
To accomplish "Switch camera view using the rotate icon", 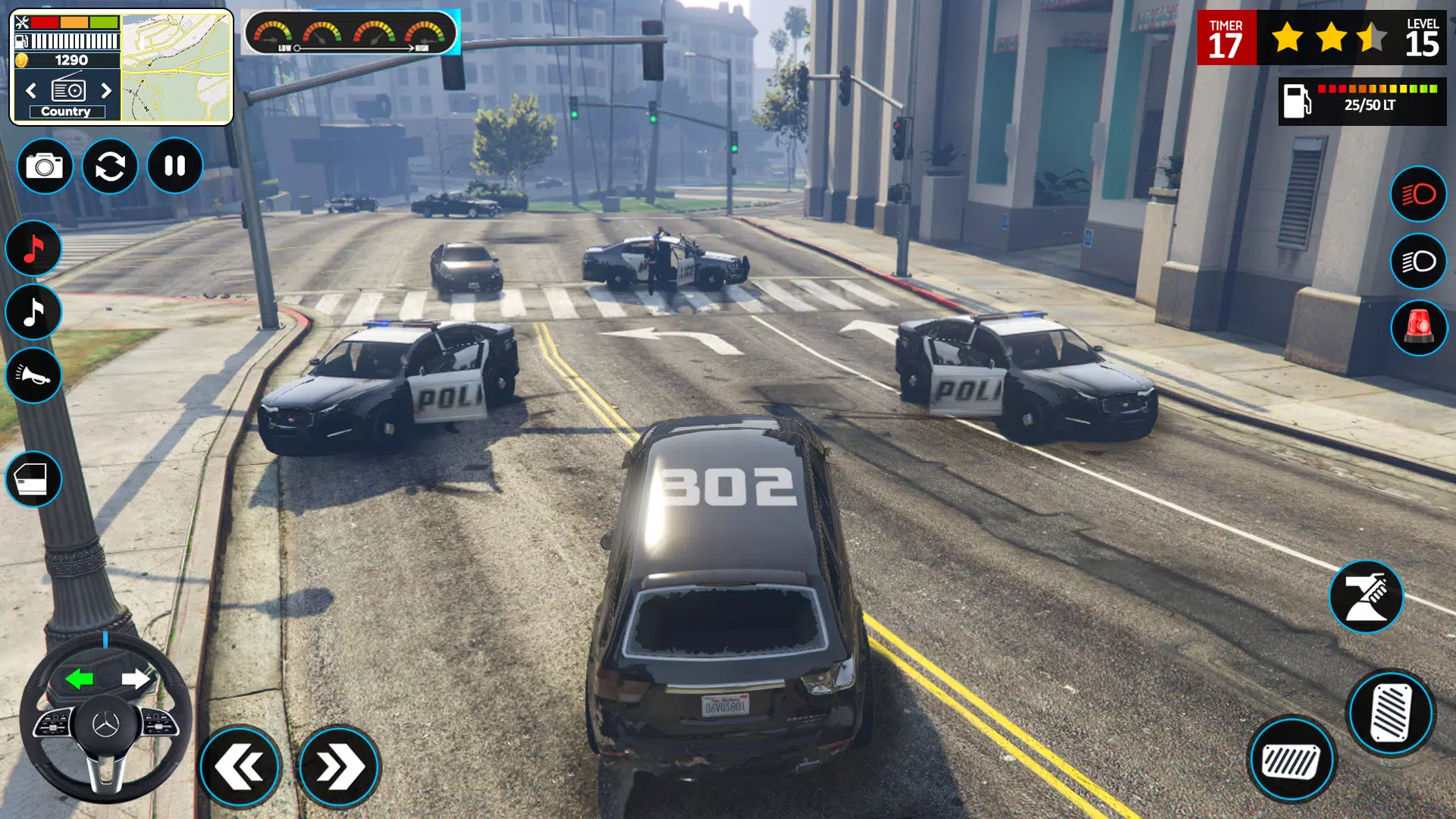I will pos(112,166).
